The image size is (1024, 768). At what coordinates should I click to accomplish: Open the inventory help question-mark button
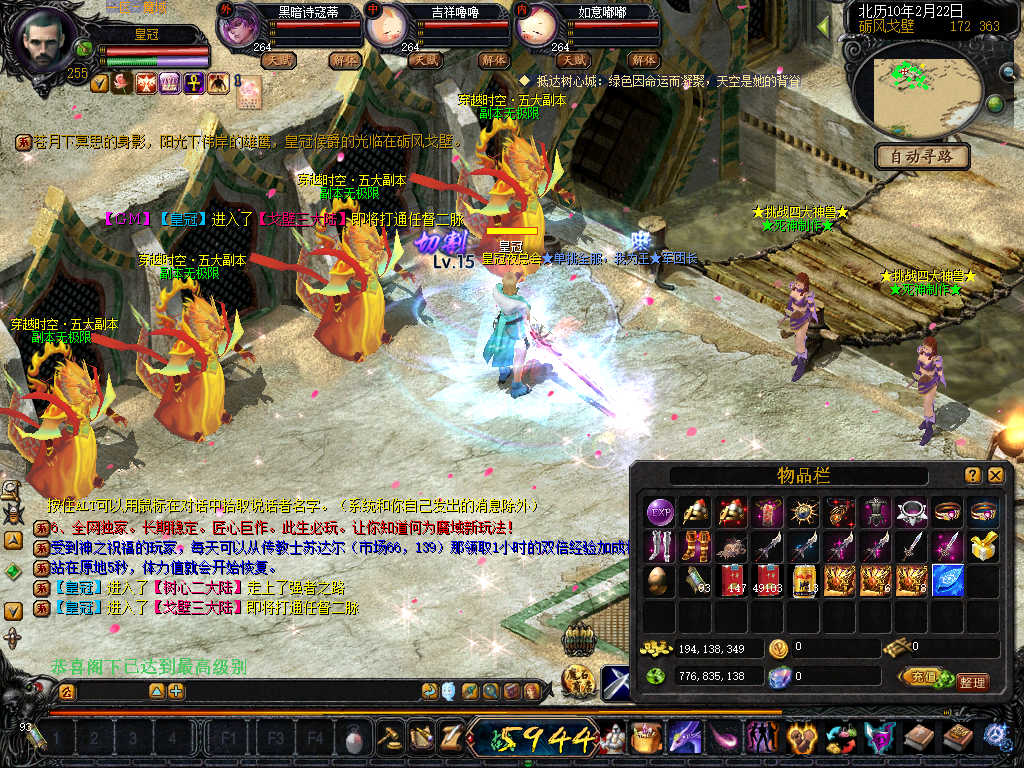point(972,475)
